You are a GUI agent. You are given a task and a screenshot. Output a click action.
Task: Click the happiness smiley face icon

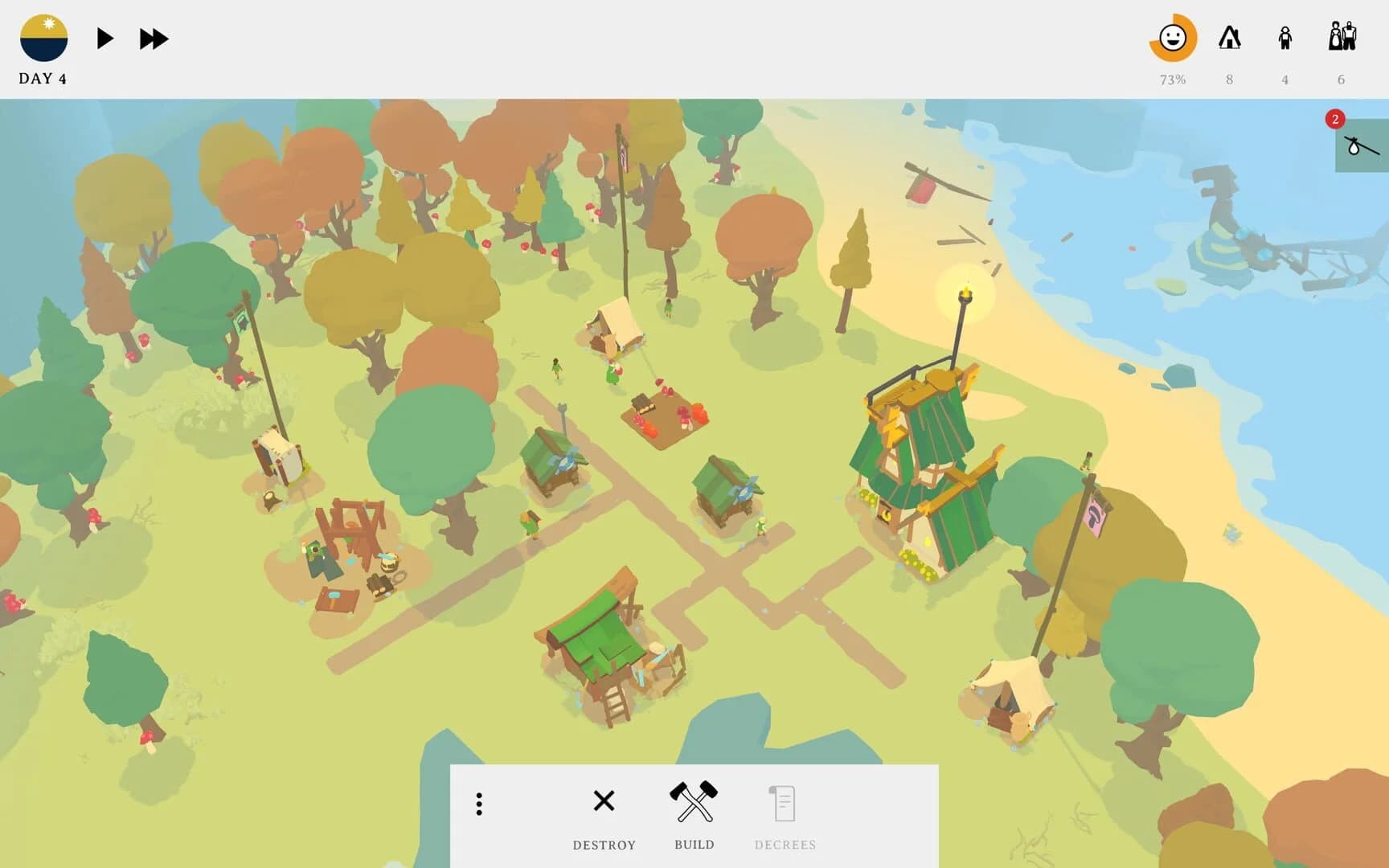(1173, 38)
